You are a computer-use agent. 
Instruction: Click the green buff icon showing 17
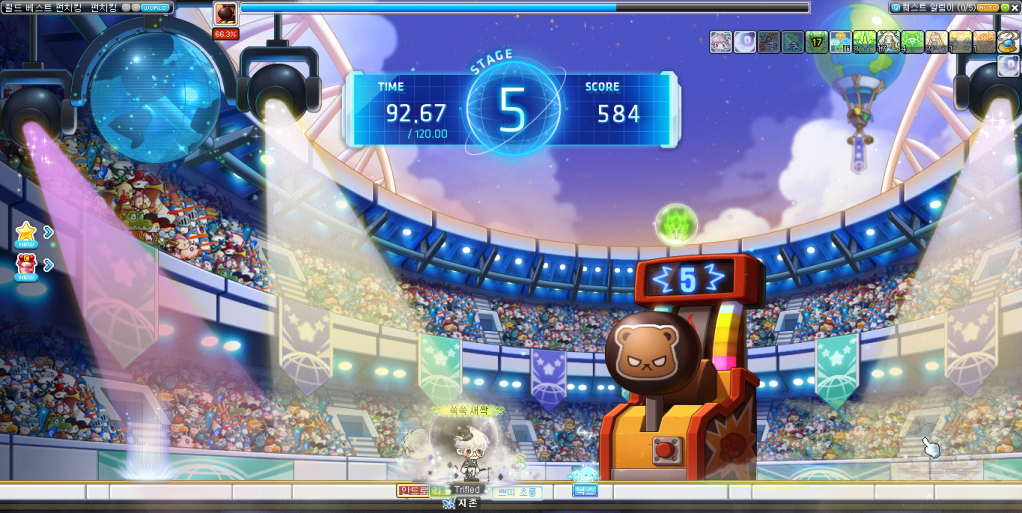pyautogui.click(x=817, y=42)
